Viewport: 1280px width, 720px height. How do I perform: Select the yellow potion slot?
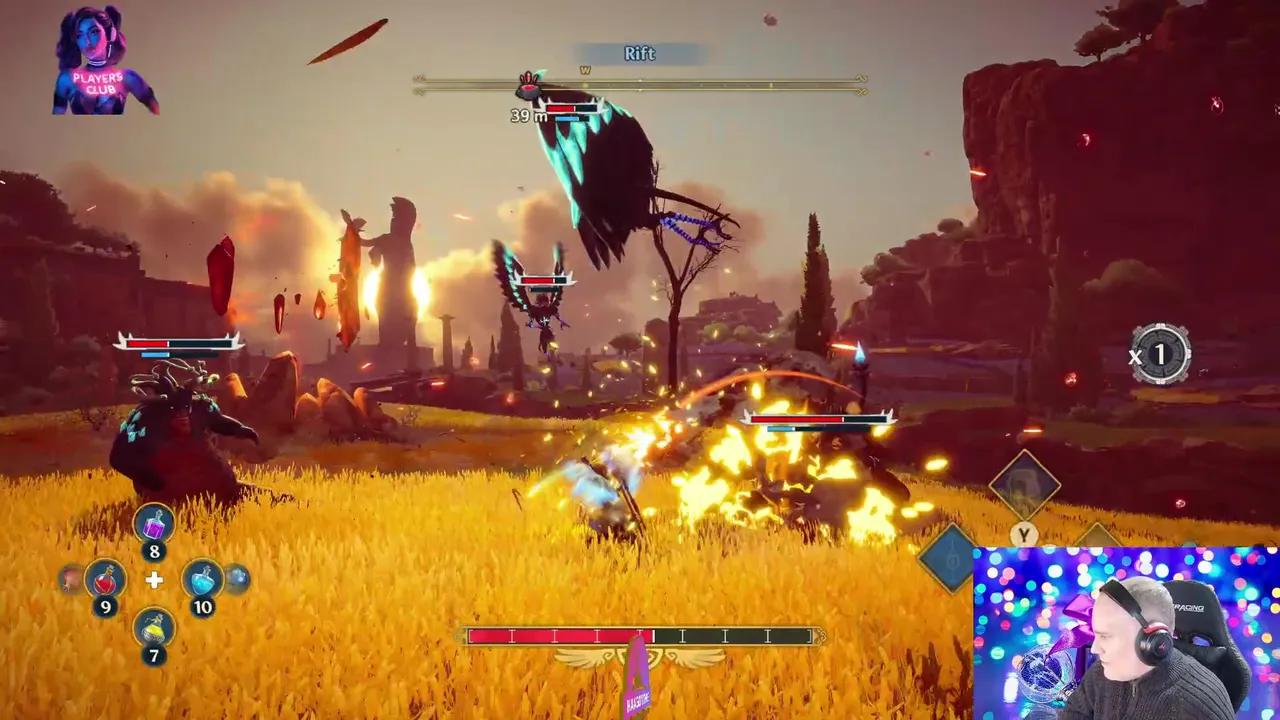tap(154, 627)
